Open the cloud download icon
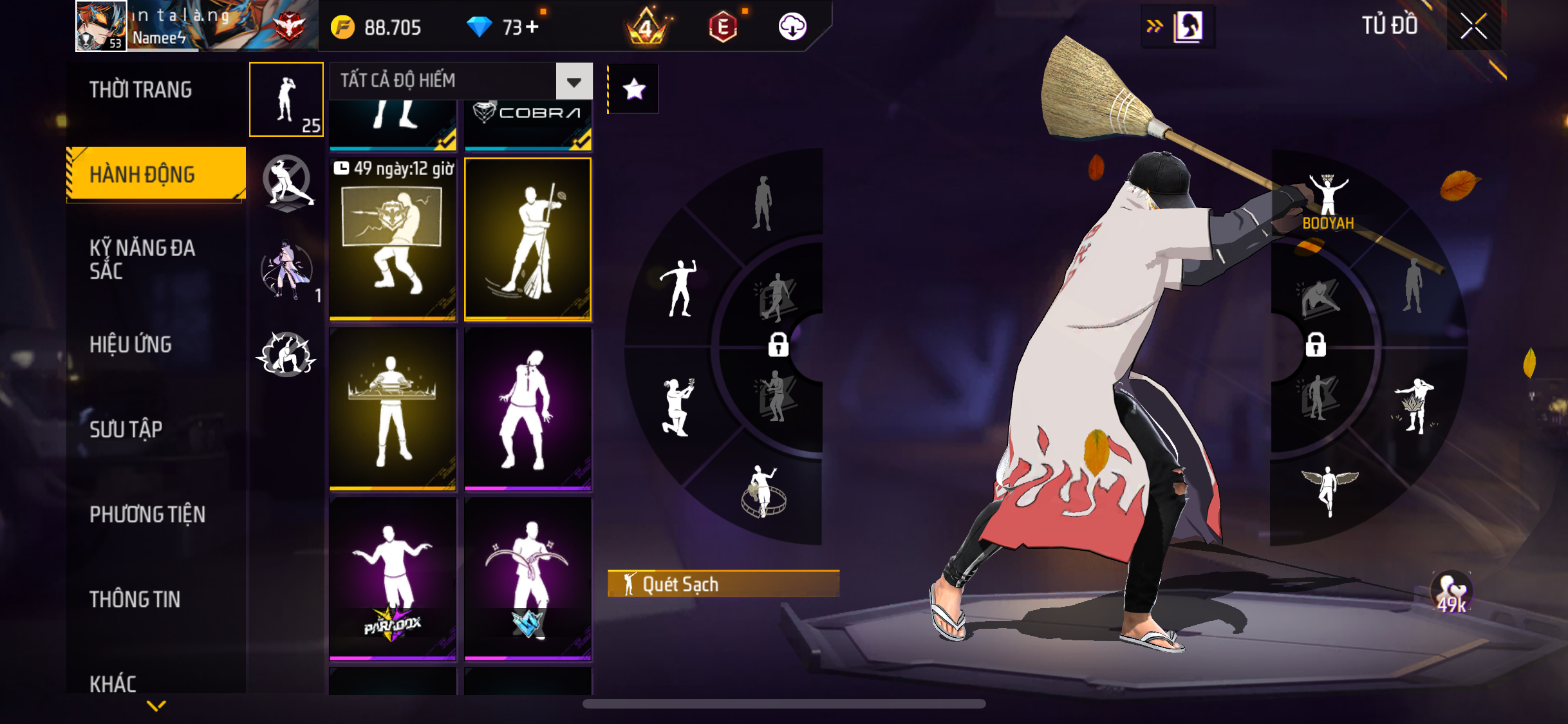Screen dimensions: 1568x724 (x=792, y=26)
